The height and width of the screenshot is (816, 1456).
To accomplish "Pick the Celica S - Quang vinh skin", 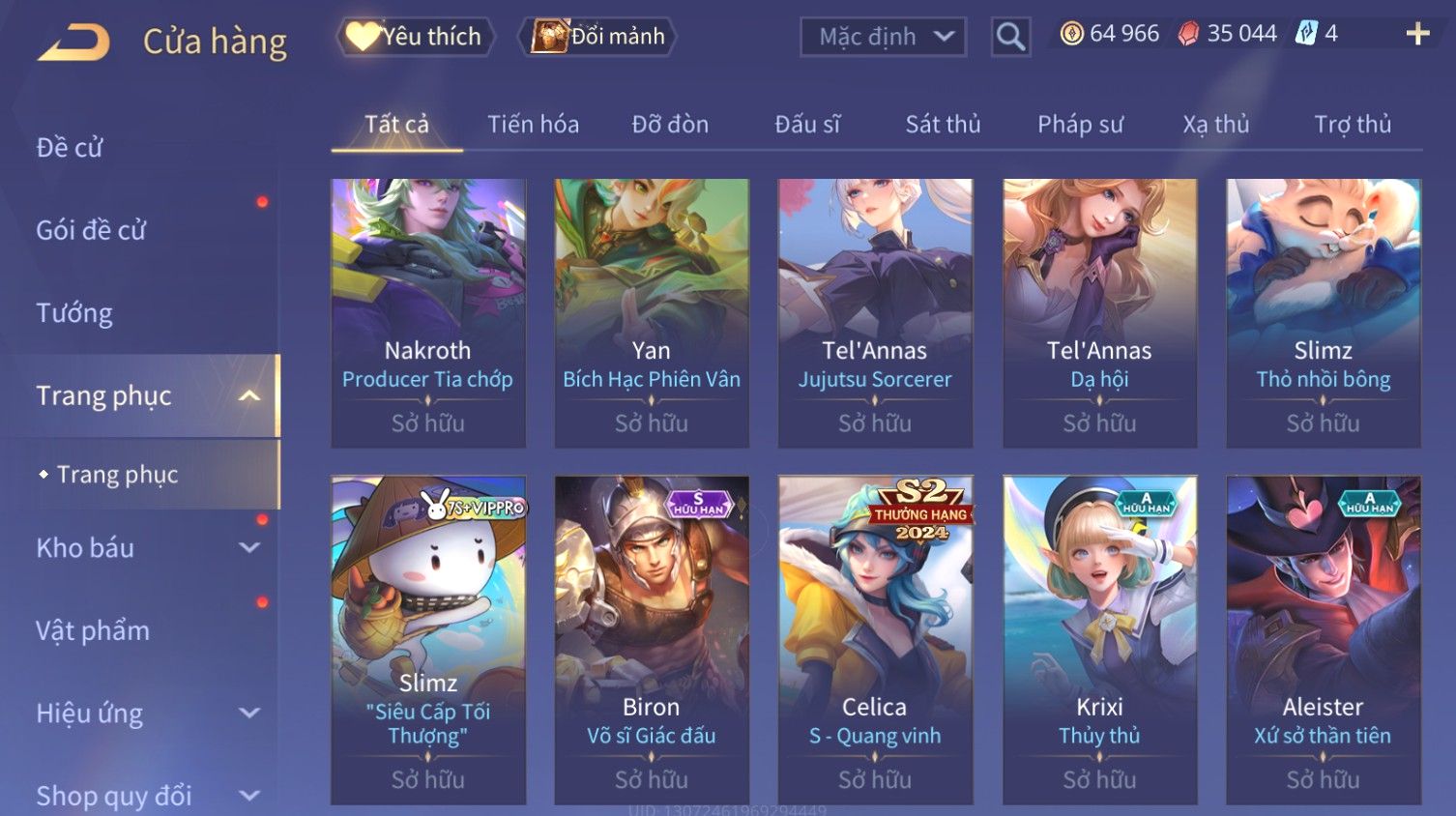I will [875, 639].
